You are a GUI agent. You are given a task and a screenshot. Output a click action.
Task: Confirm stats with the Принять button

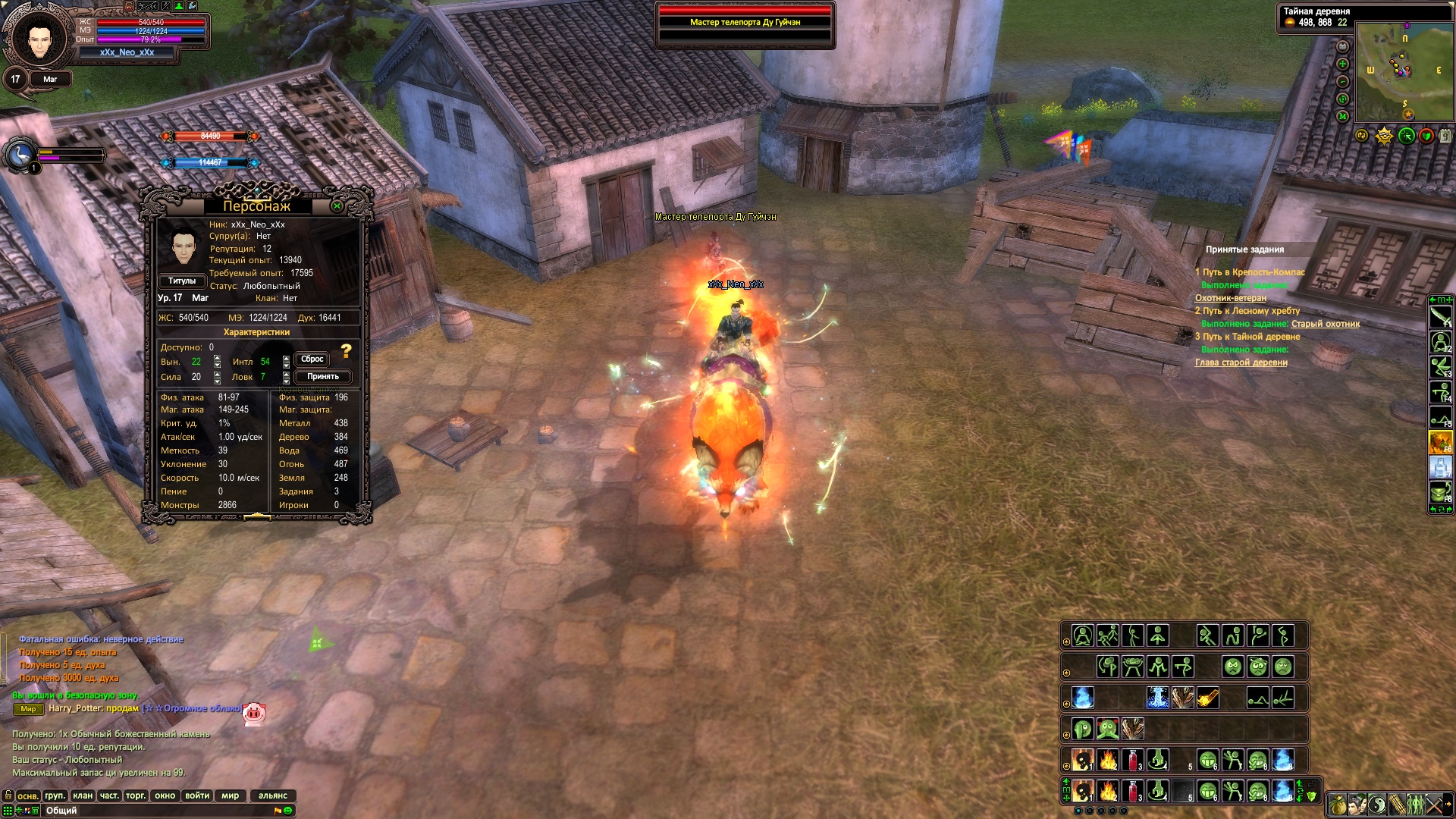[322, 377]
